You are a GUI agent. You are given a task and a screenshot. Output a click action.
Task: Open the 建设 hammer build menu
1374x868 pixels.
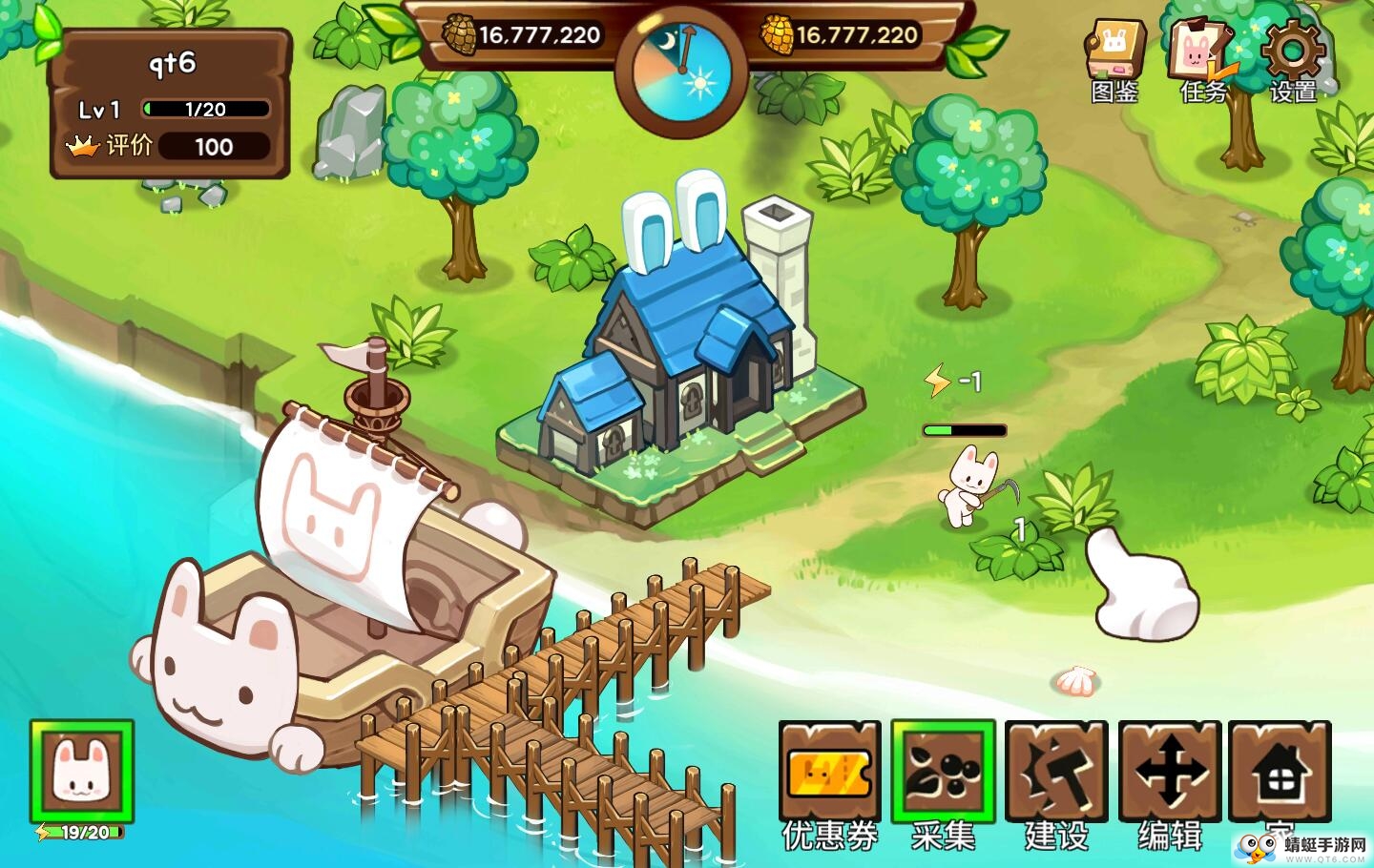pos(1056,772)
